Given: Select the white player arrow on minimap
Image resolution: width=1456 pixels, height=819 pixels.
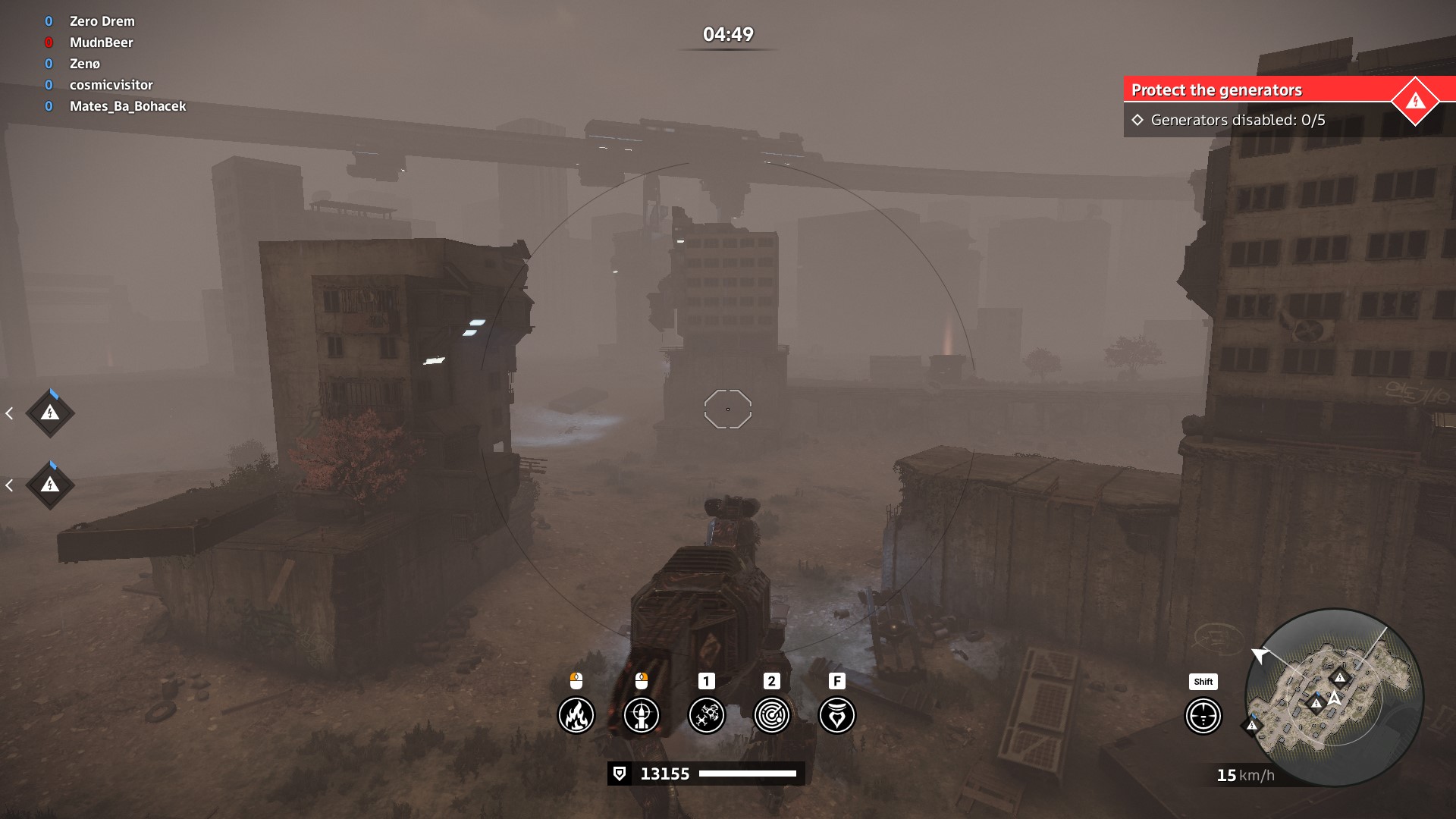Looking at the screenshot, I should 1334,697.
